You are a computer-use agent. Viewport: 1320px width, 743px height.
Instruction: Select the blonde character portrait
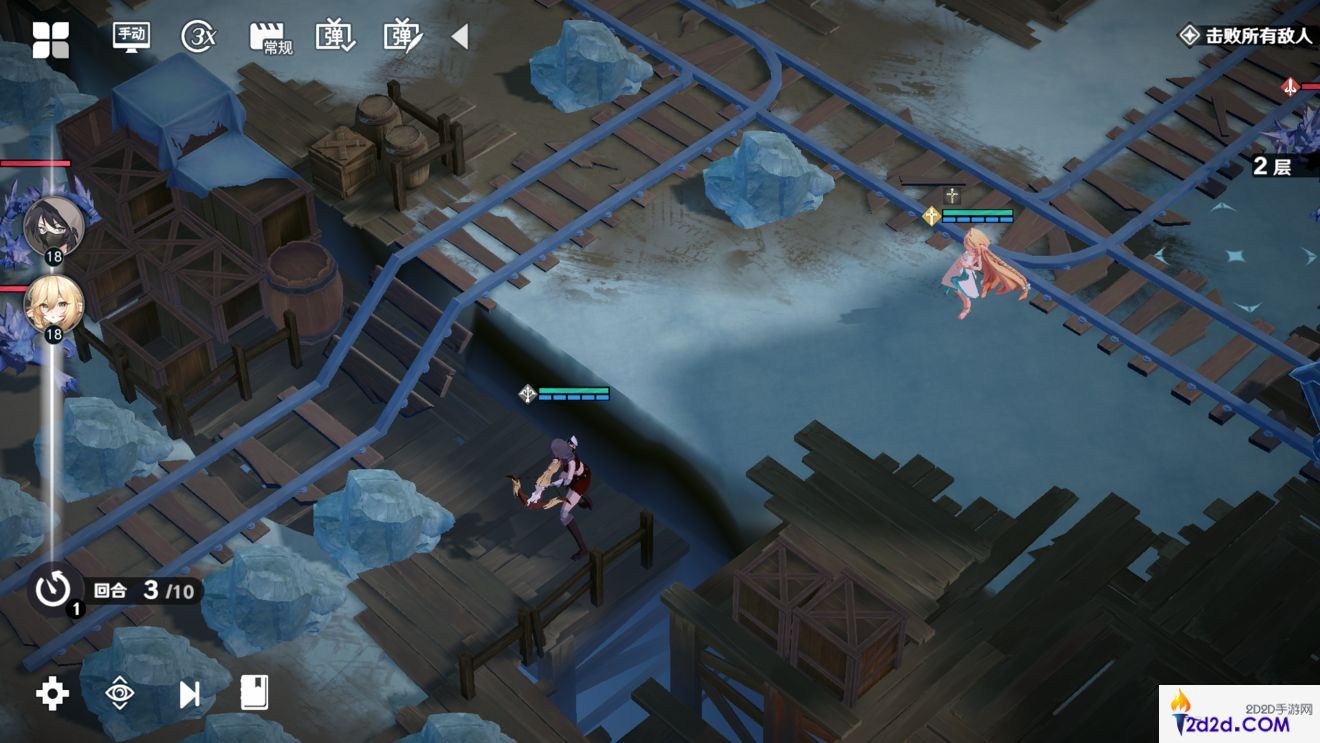52,304
